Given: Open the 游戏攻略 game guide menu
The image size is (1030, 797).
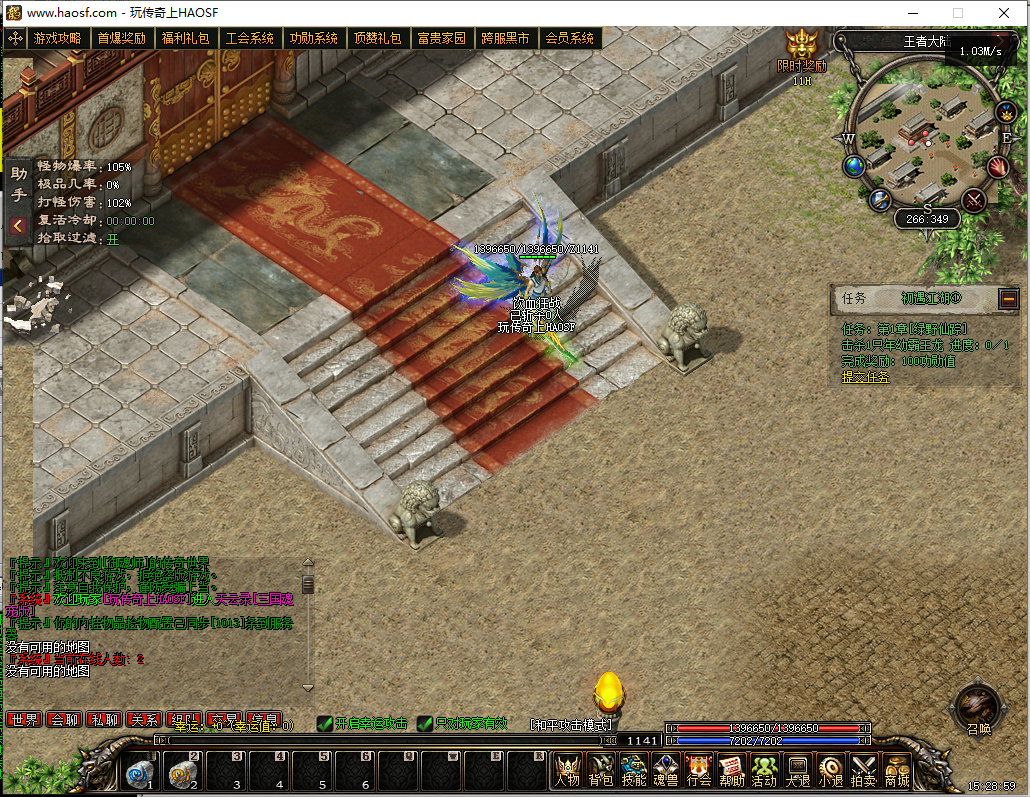Looking at the screenshot, I should [x=57, y=39].
